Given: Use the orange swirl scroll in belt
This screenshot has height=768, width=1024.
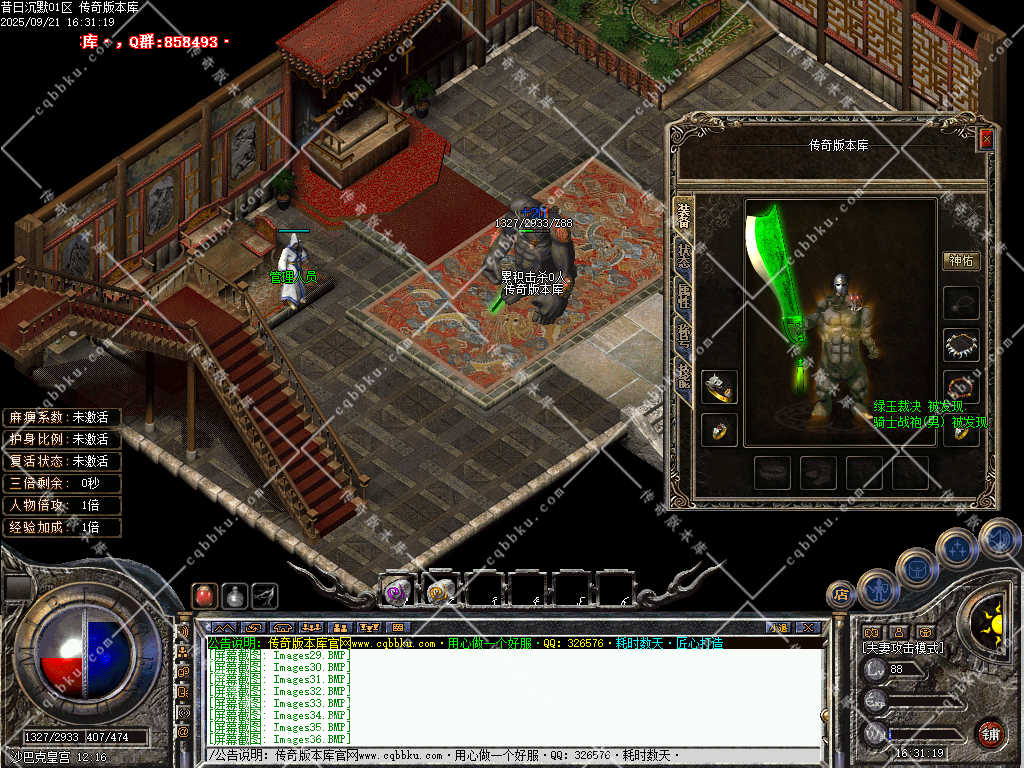Looking at the screenshot, I should pos(439,591).
